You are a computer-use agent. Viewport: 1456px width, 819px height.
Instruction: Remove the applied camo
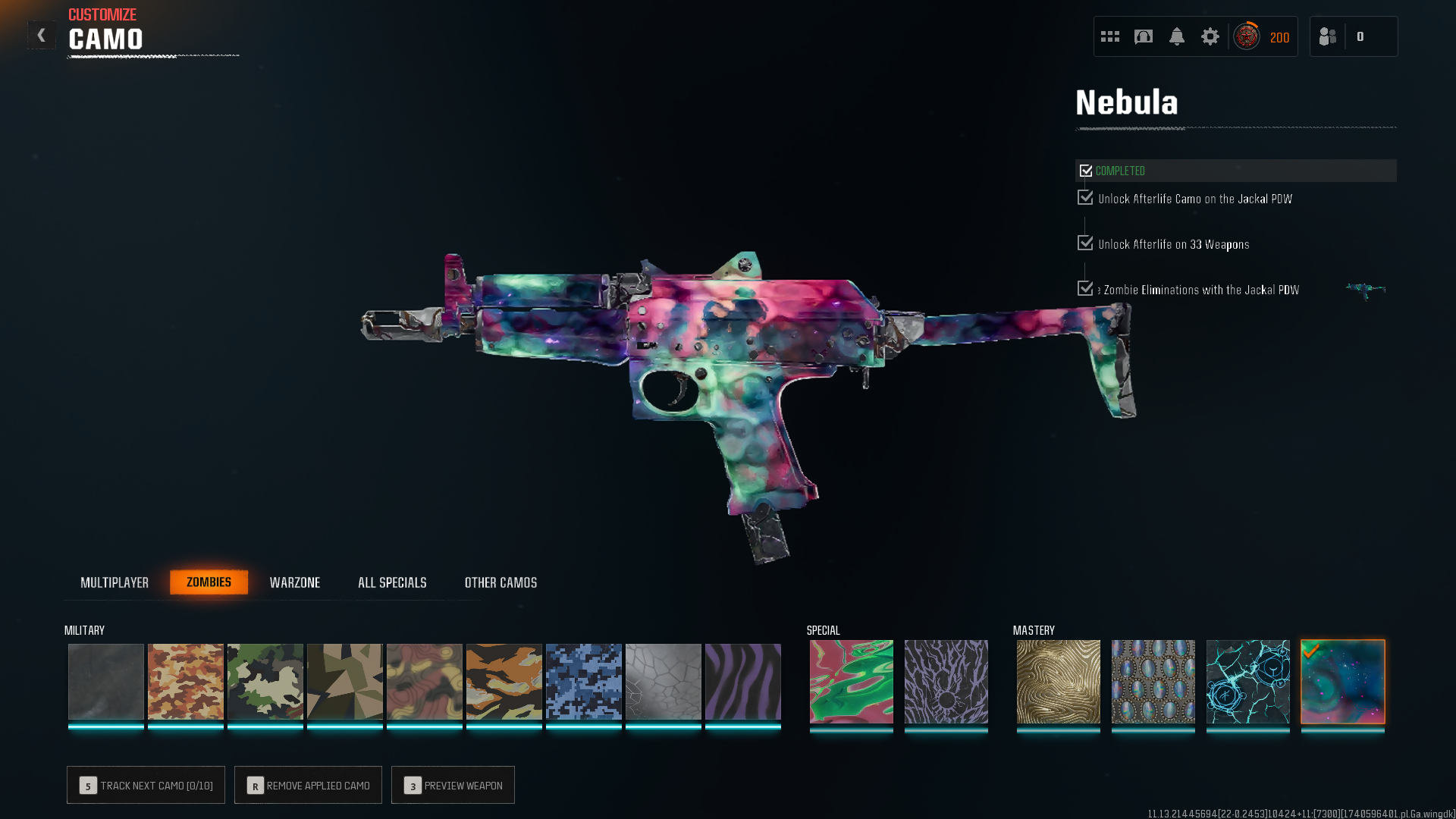pos(308,785)
